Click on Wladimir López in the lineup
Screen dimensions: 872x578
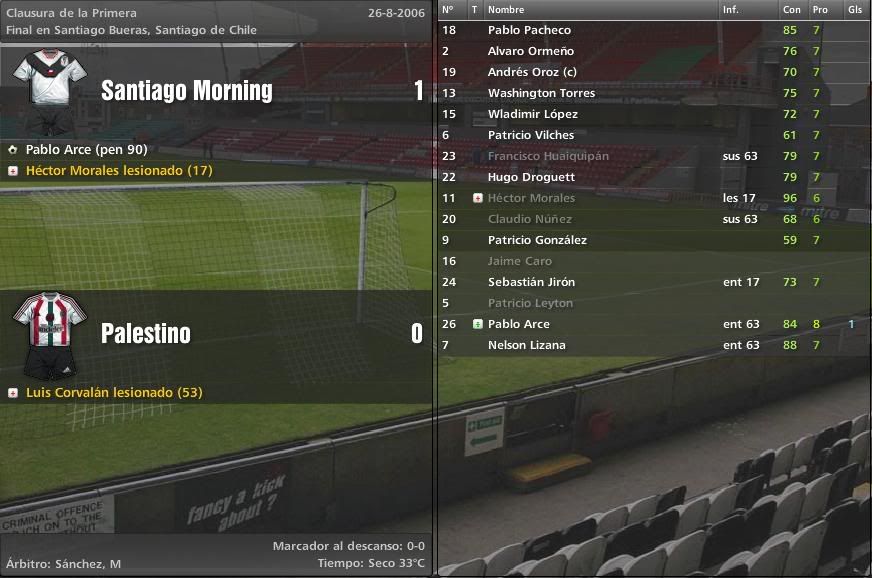point(532,114)
